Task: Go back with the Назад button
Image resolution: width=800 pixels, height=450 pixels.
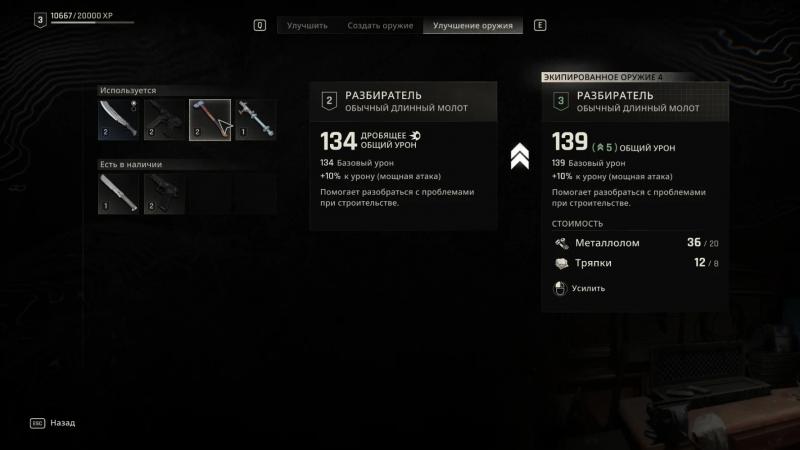Action: coord(62,423)
